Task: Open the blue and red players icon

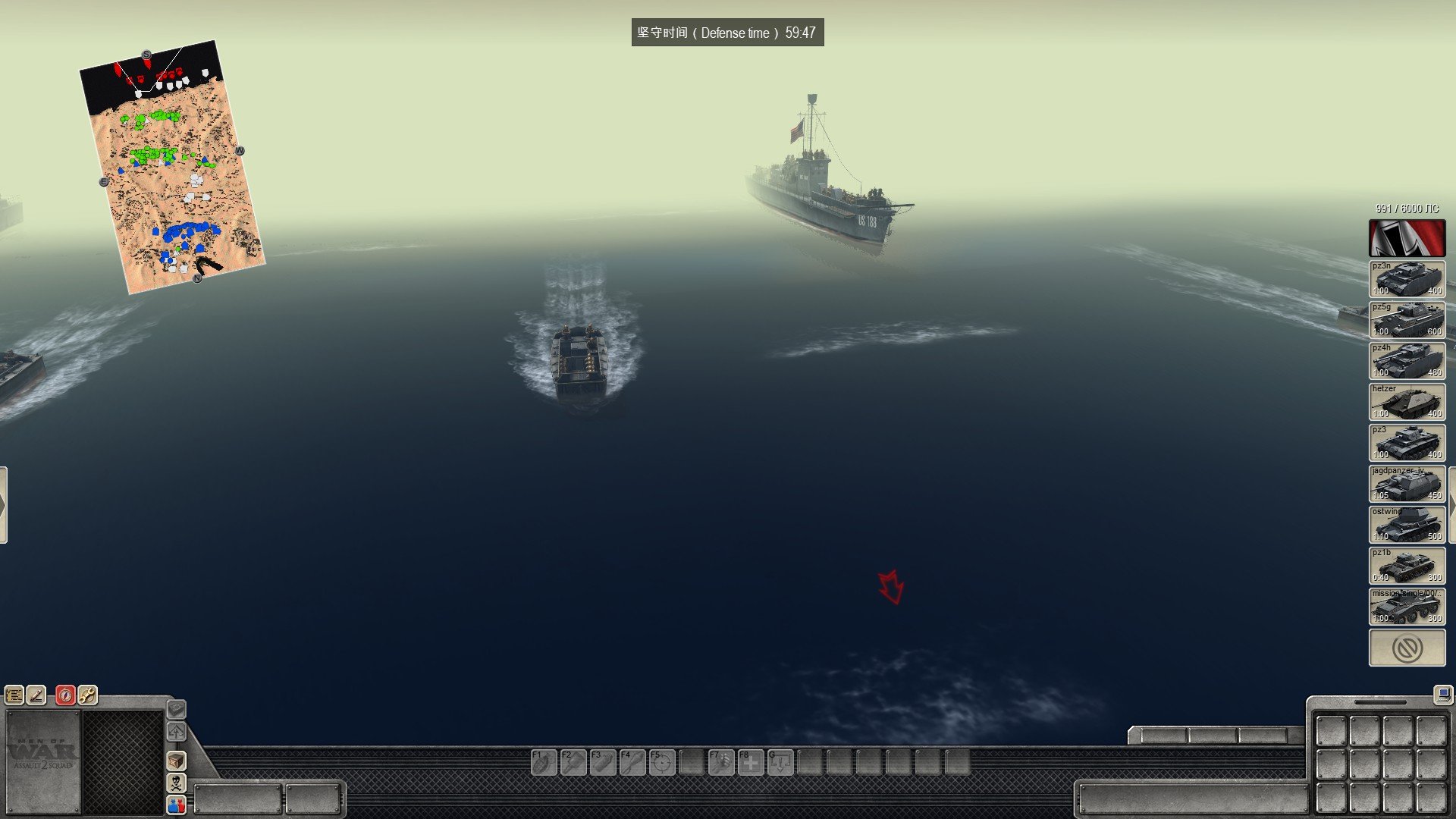Action: coord(176,805)
